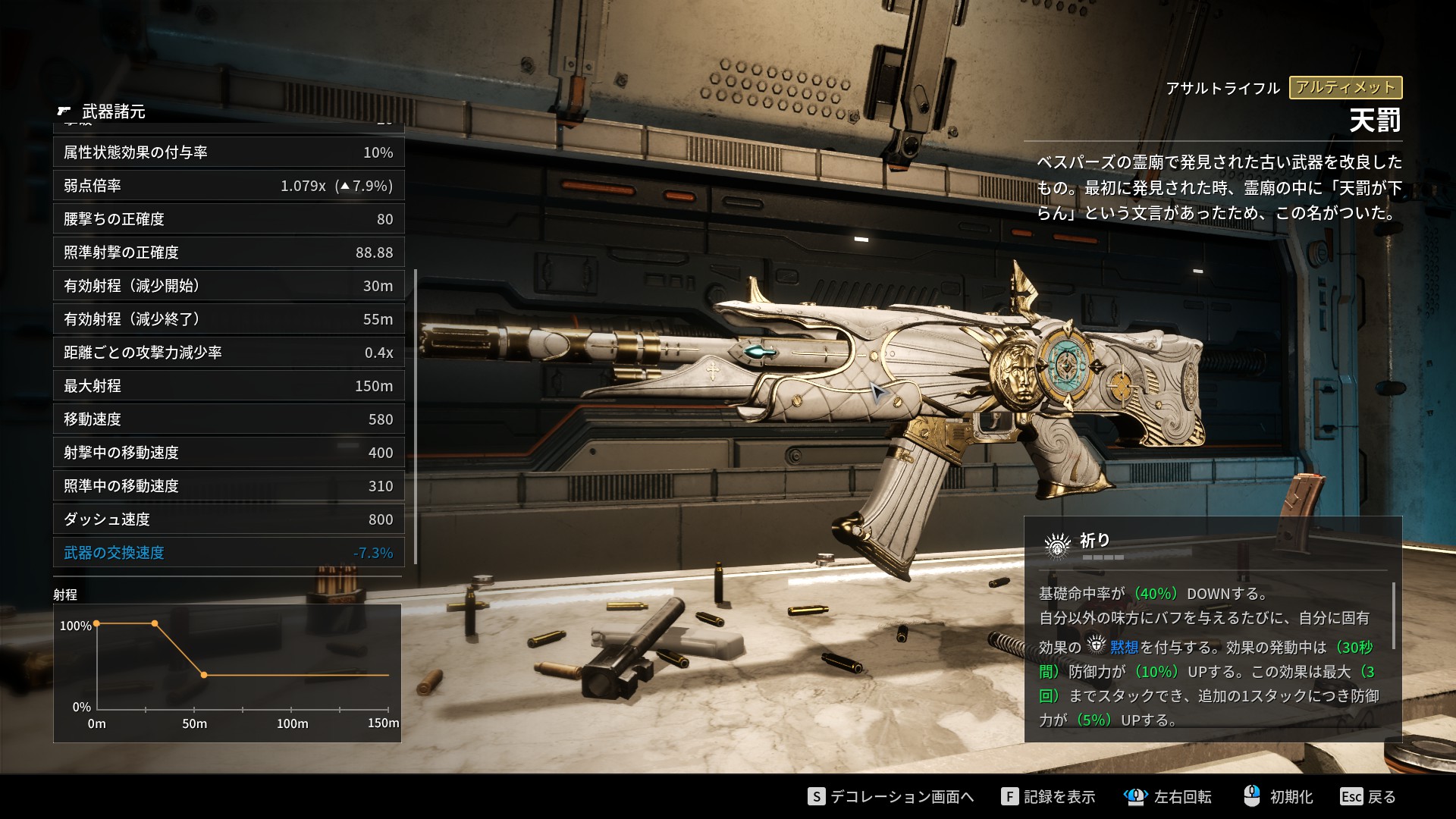Click the 黙想 keyword link in the description

coord(1123,647)
